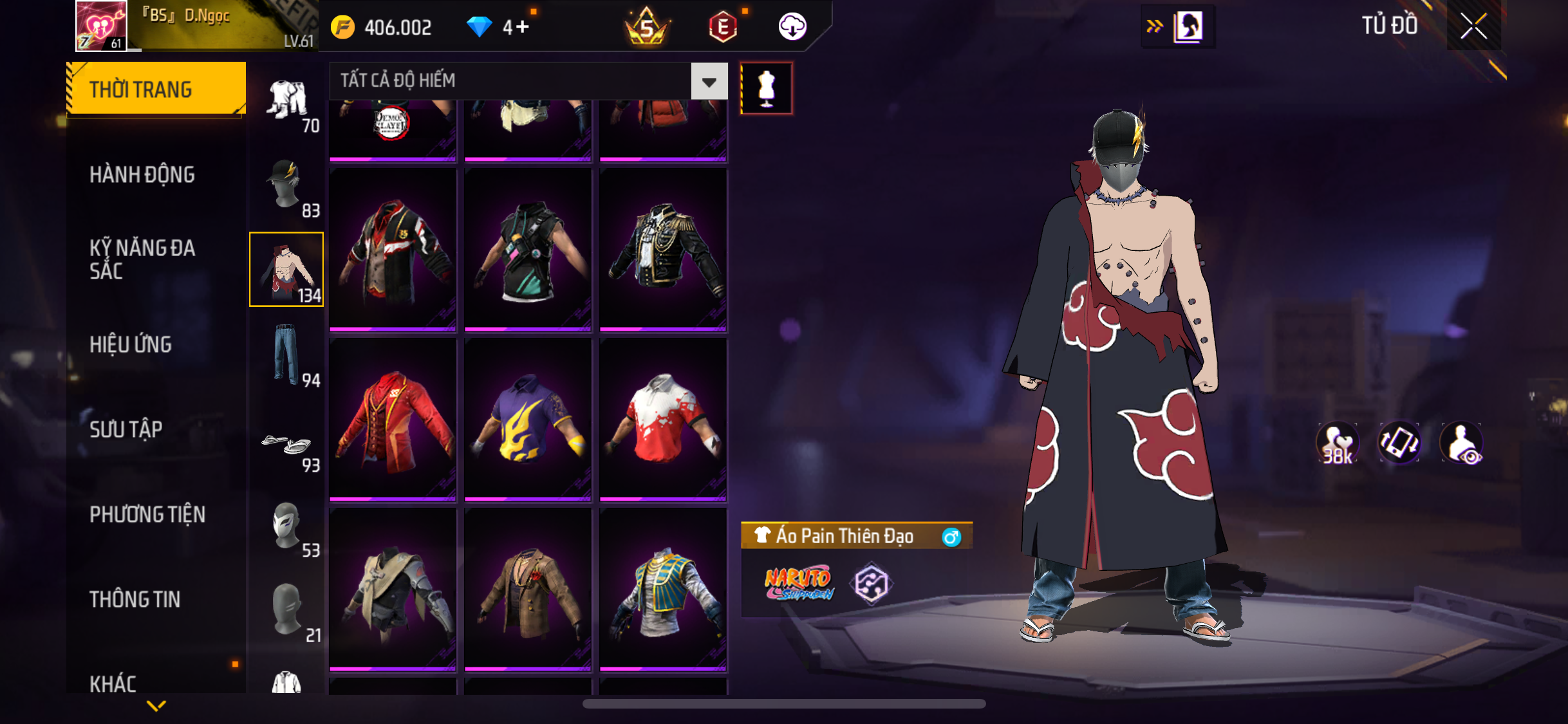The image size is (1568, 724).
Task: Go to the Hiệu Ứng tab
Action: tap(131, 344)
